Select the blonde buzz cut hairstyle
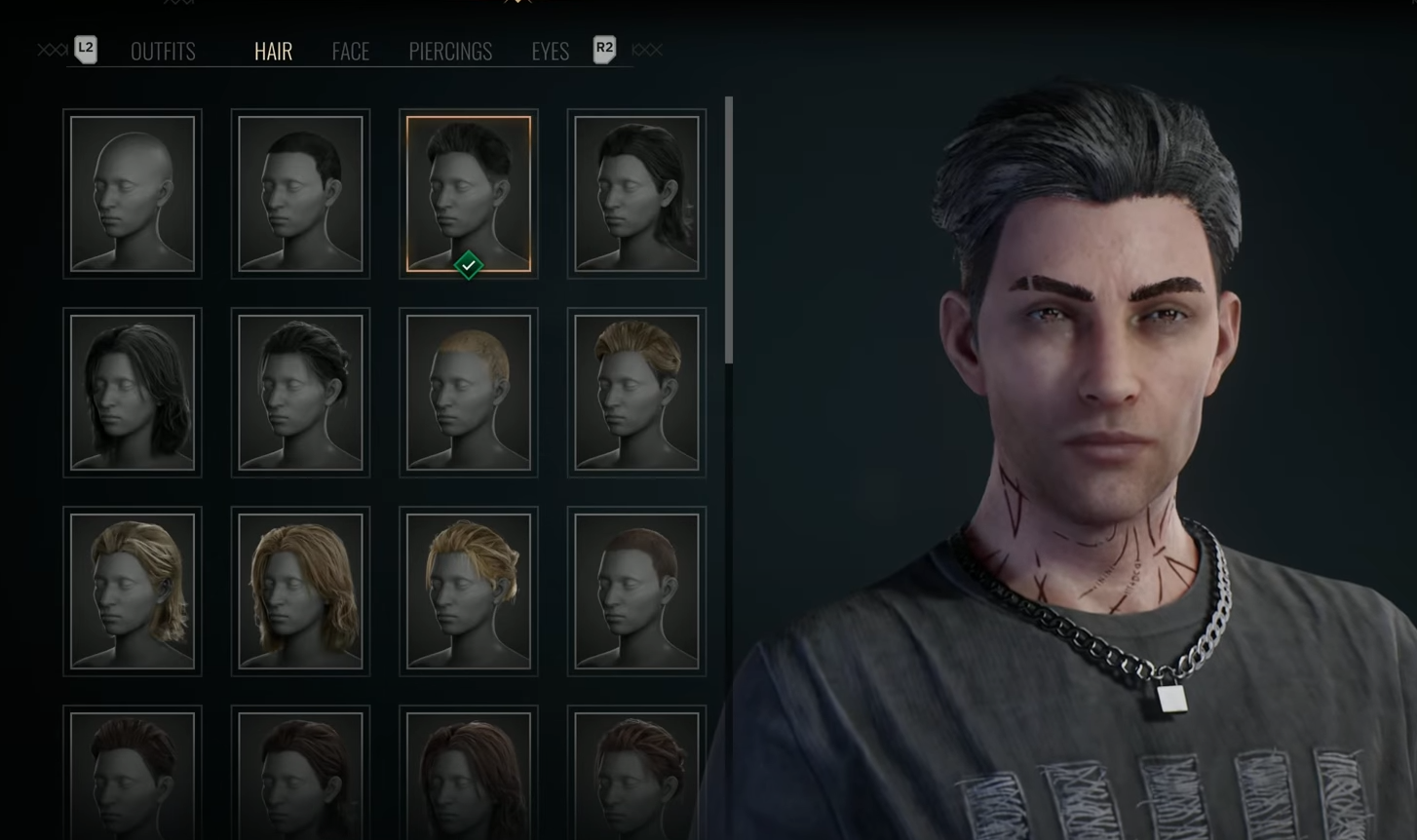The width and height of the screenshot is (1417, 840). (469, 393)
